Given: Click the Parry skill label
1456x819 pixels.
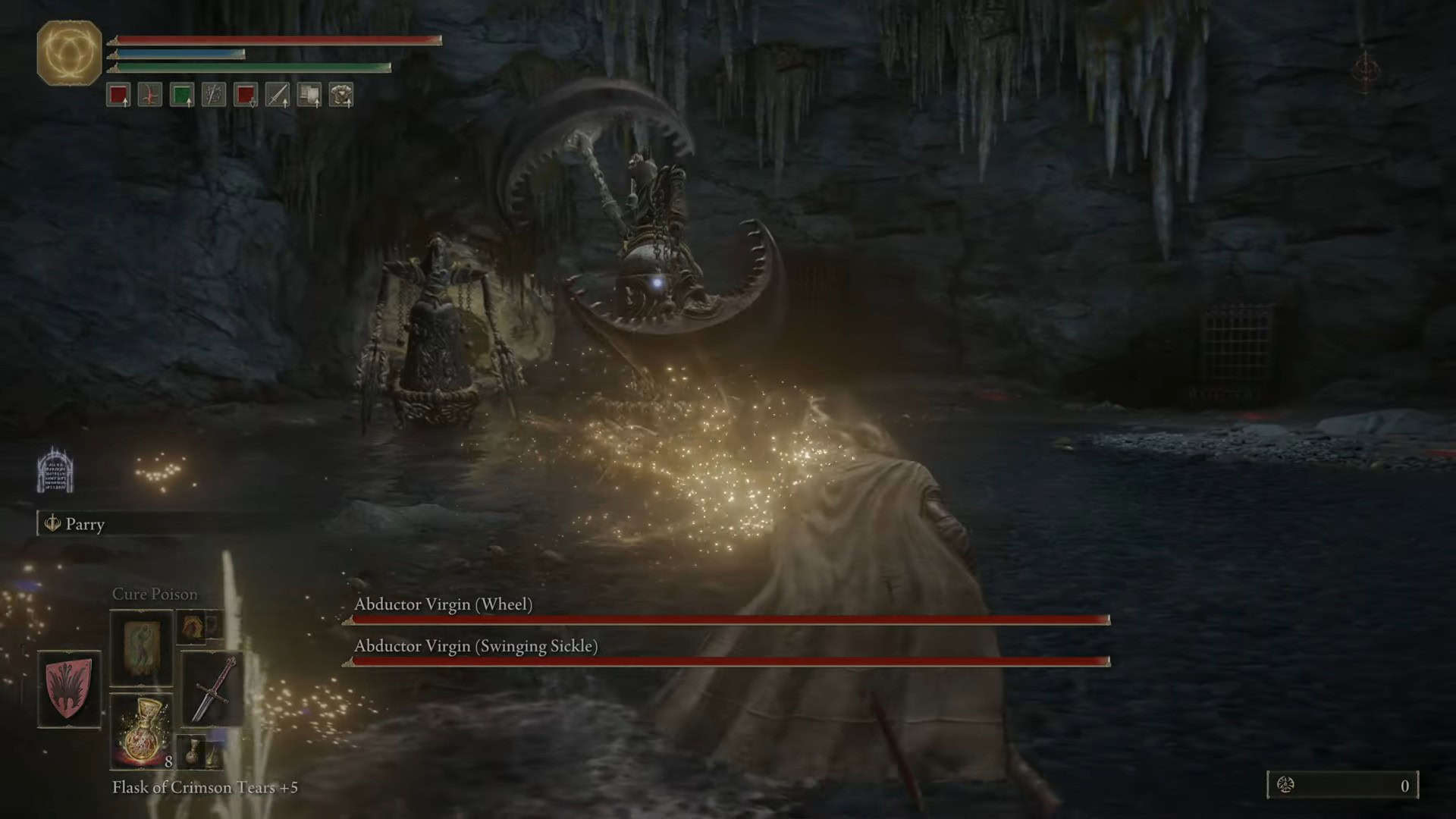Looking at the screenshot, I should [x=84, y=524].
